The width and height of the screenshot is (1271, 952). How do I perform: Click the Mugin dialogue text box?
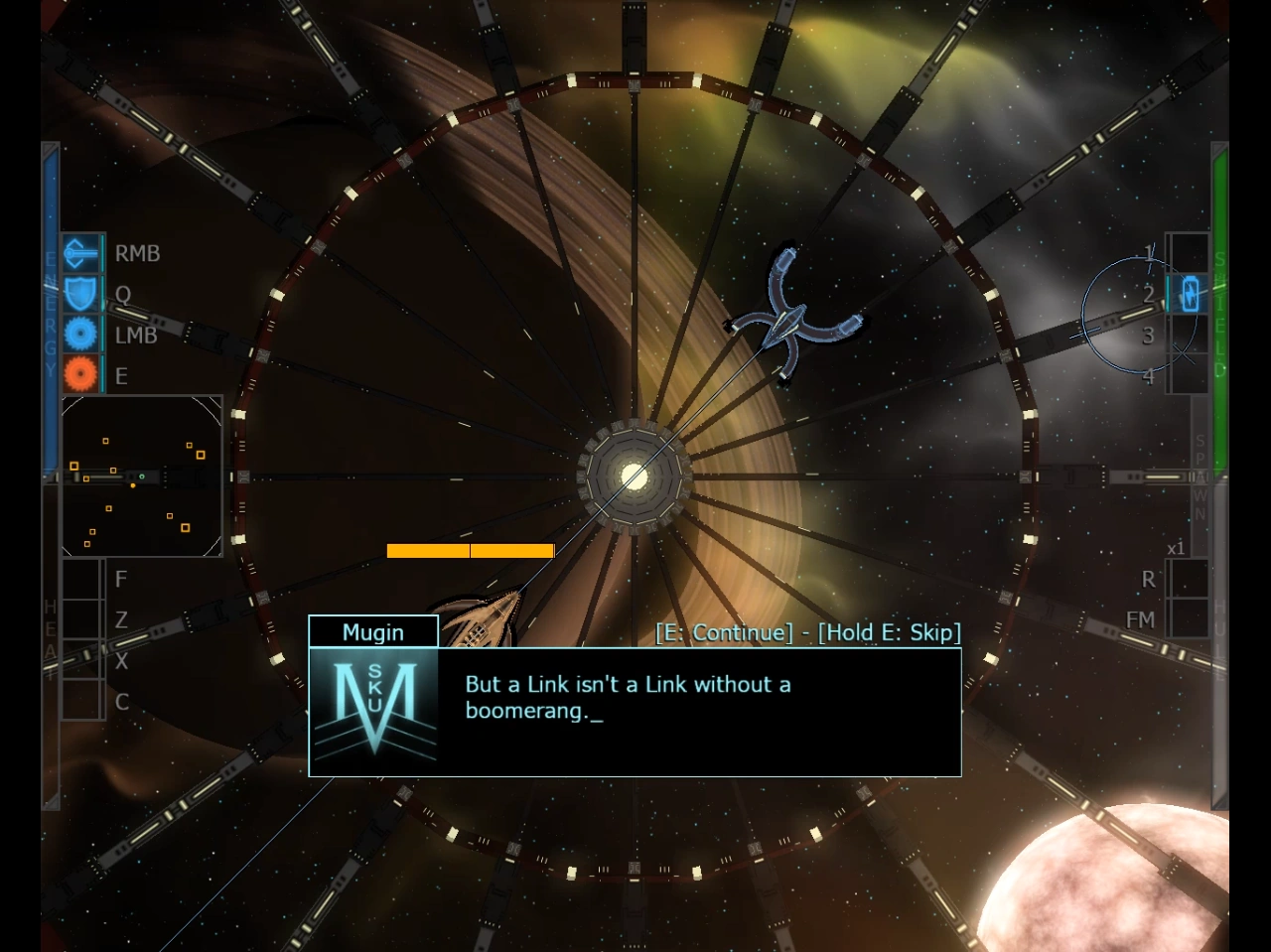pyautogui.click(x=695, y=711)
